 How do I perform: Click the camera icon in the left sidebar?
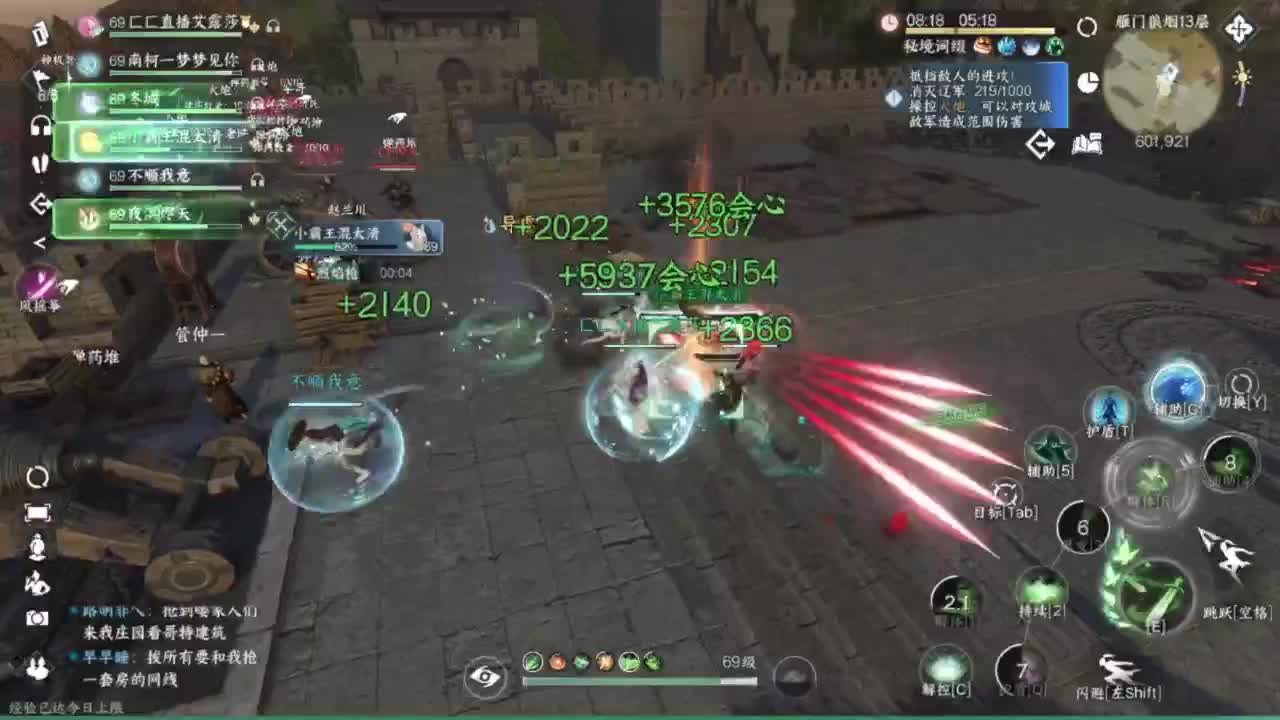[38, 618]
